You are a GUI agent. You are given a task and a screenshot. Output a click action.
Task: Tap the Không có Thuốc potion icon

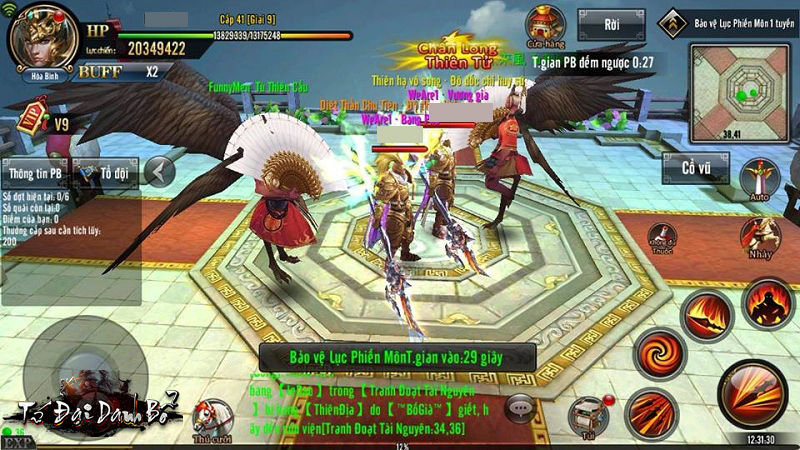[662, 238]
